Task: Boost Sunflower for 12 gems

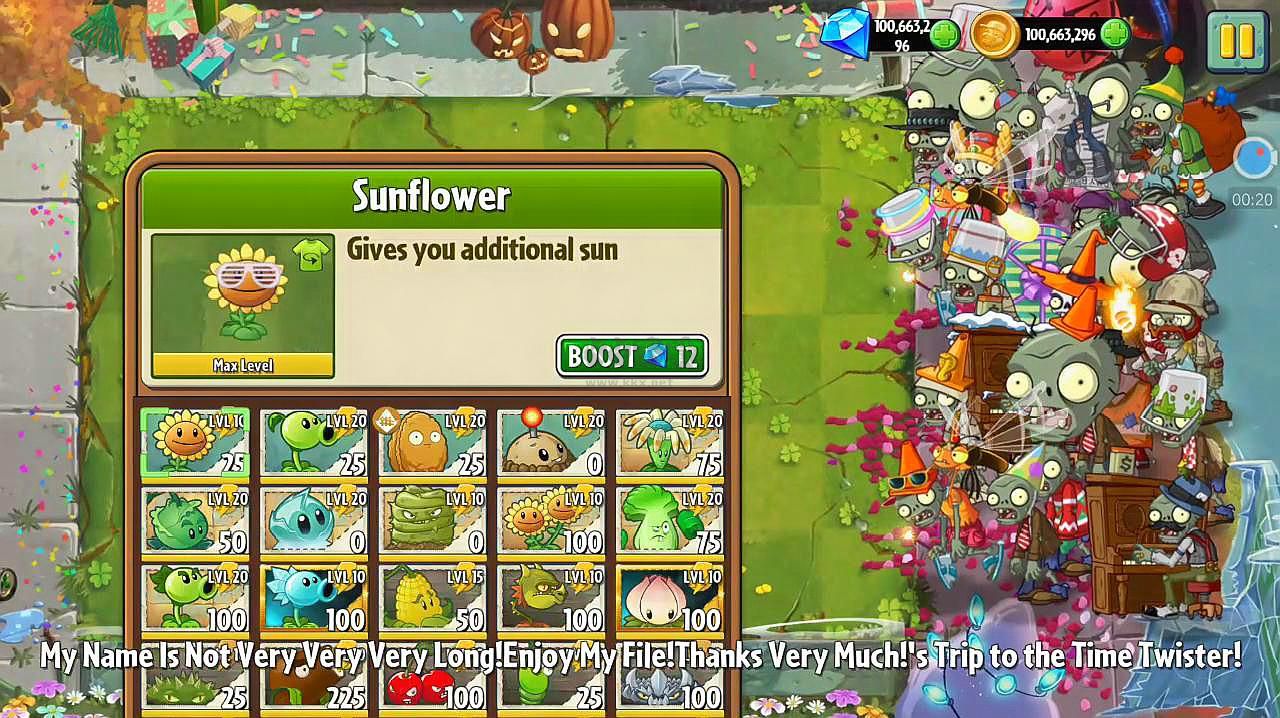Action: (632, 356)
